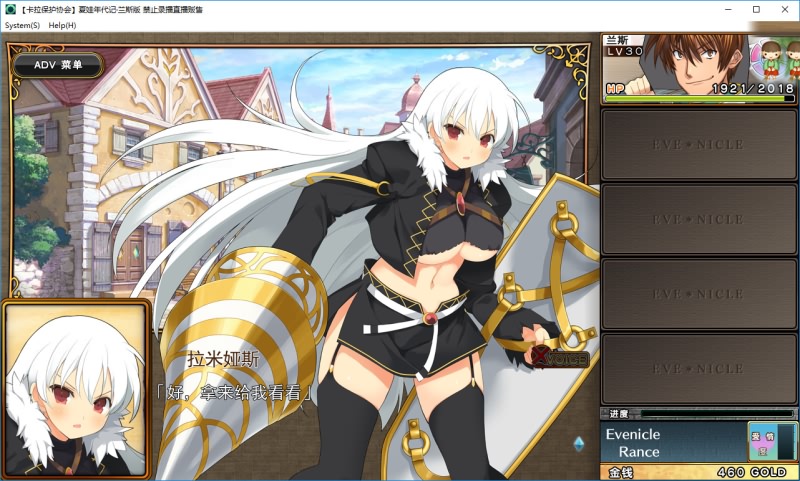Open the Help(H) menu
The image size is (800, 481).
[x=62, y=25]
